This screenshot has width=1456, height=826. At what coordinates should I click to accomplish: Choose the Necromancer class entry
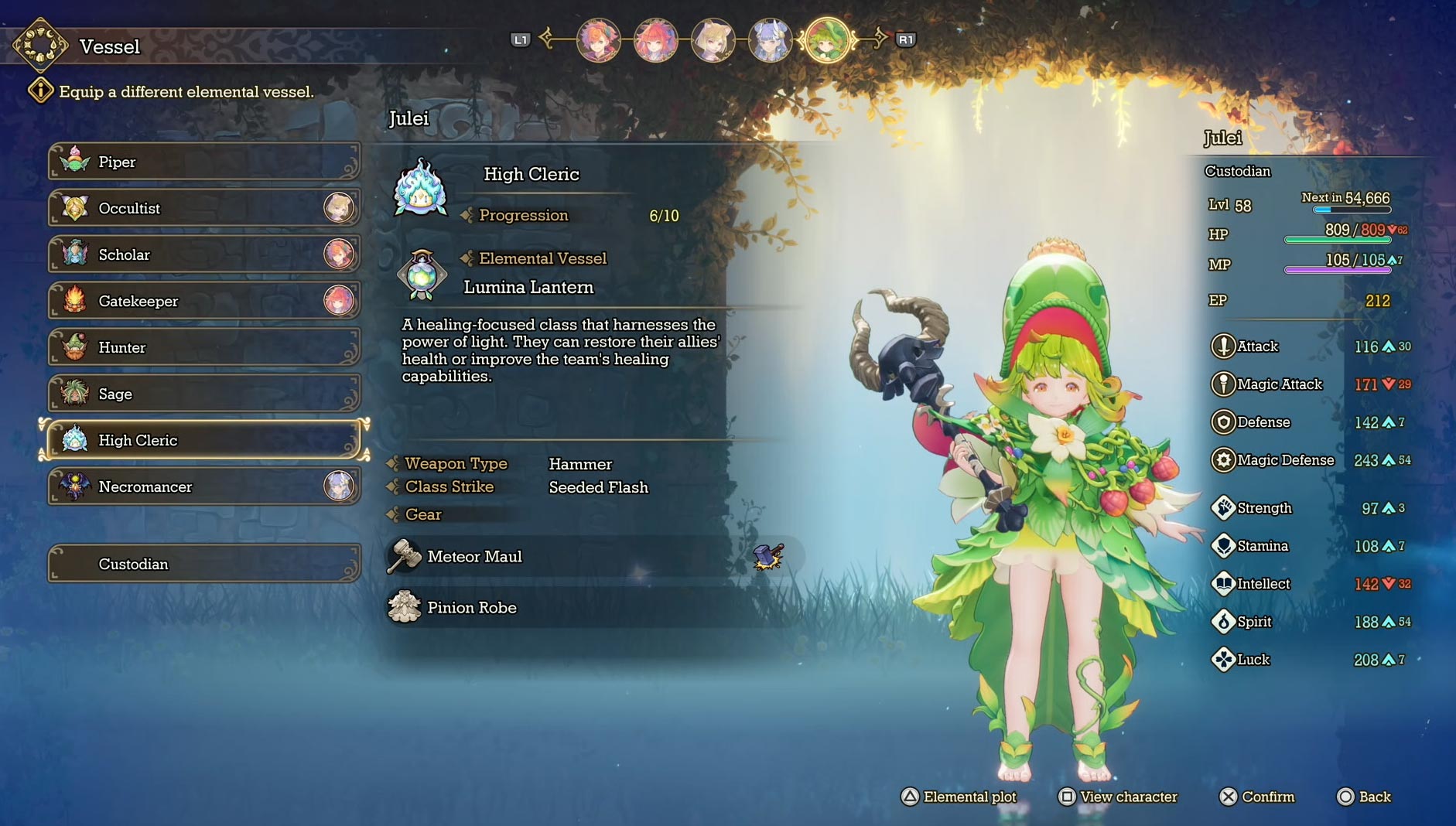(x=204, y=486)
